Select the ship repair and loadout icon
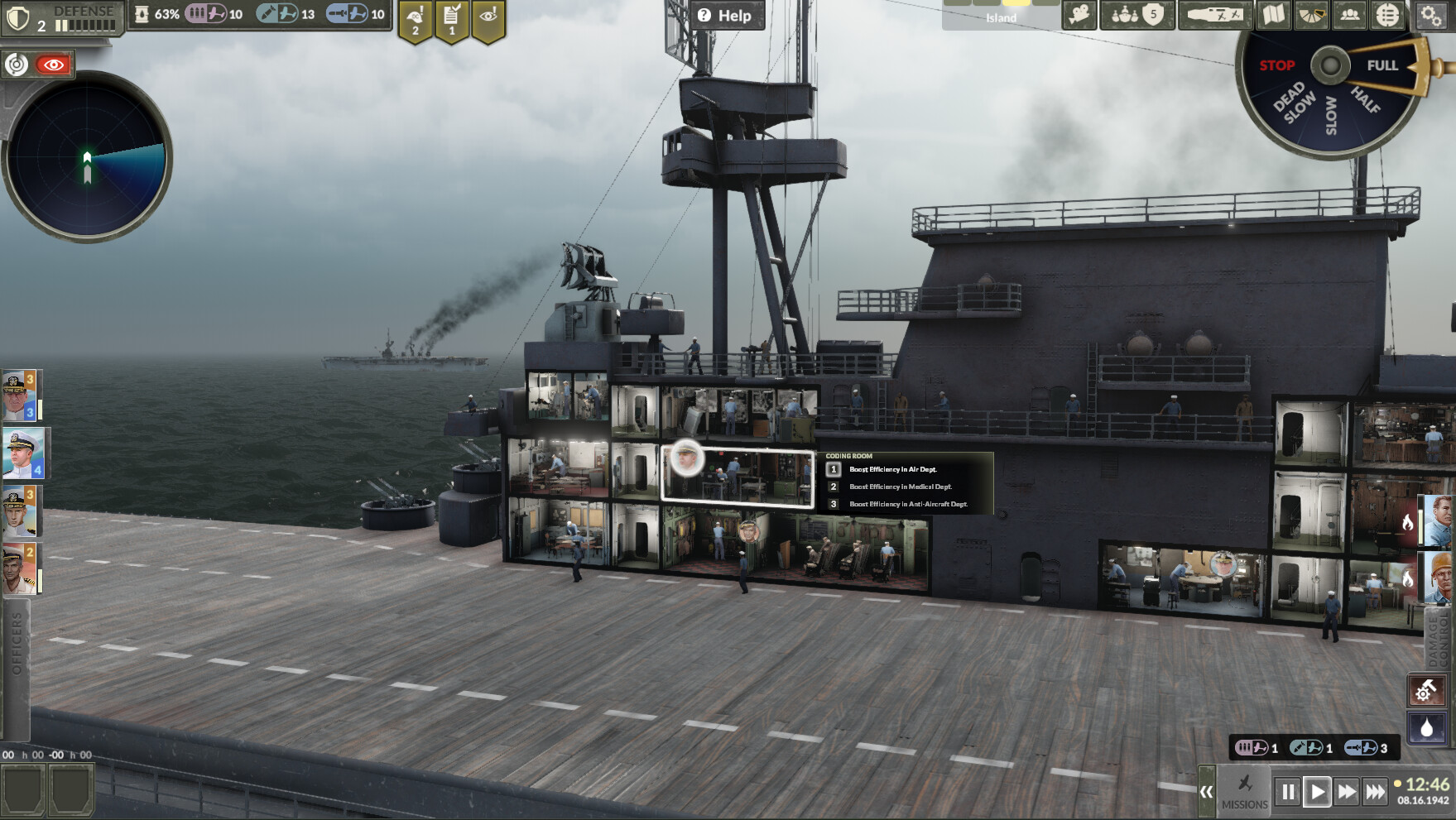 tap(1216, 14)
